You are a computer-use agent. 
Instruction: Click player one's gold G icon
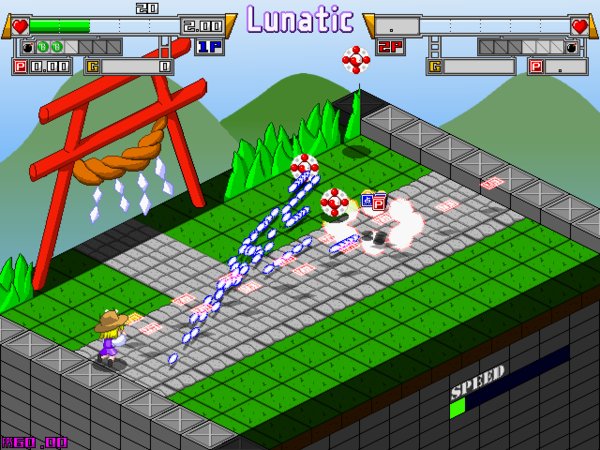(x=93, y=67)
